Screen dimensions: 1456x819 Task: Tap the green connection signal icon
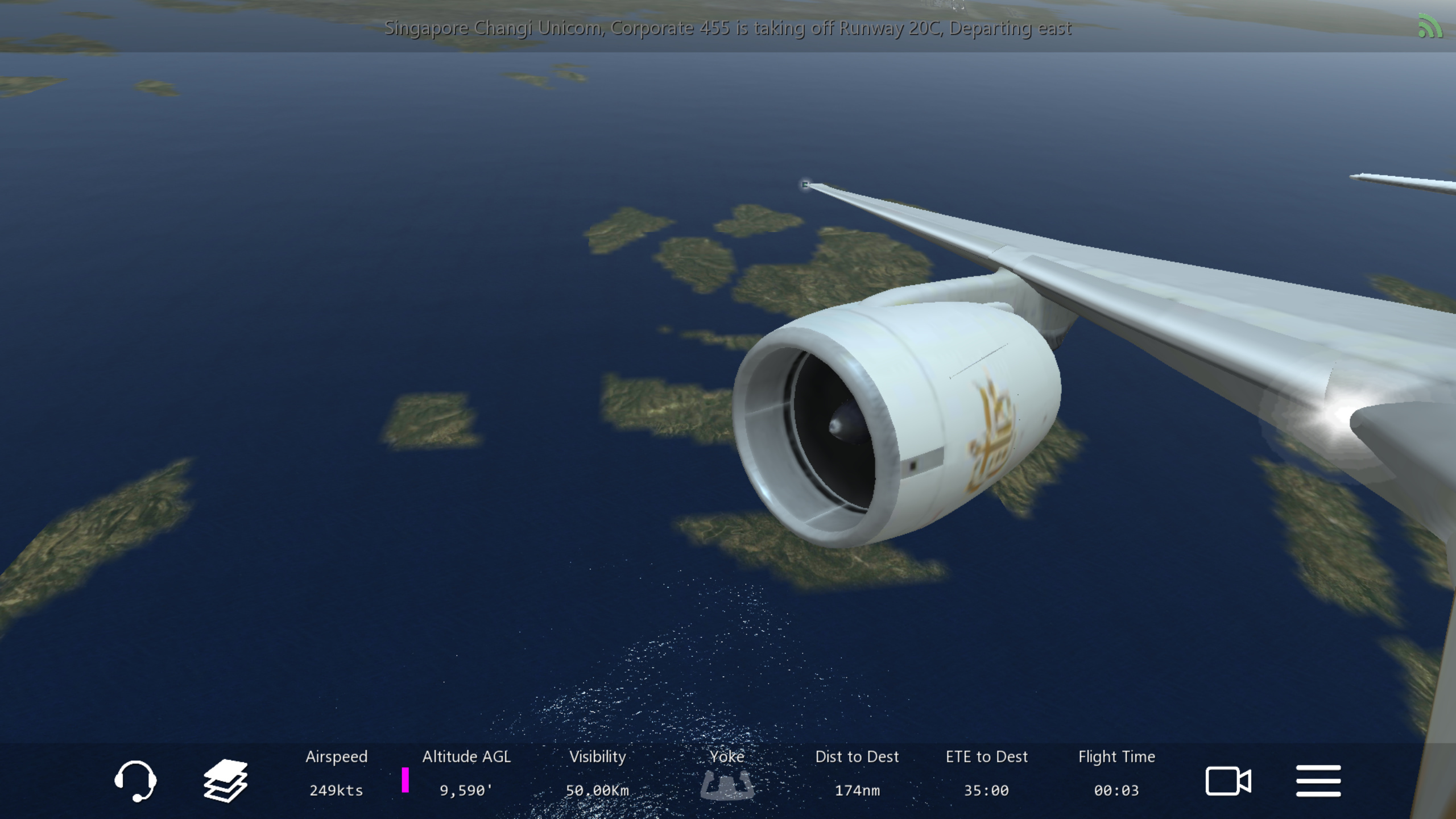click(1430, 27)
